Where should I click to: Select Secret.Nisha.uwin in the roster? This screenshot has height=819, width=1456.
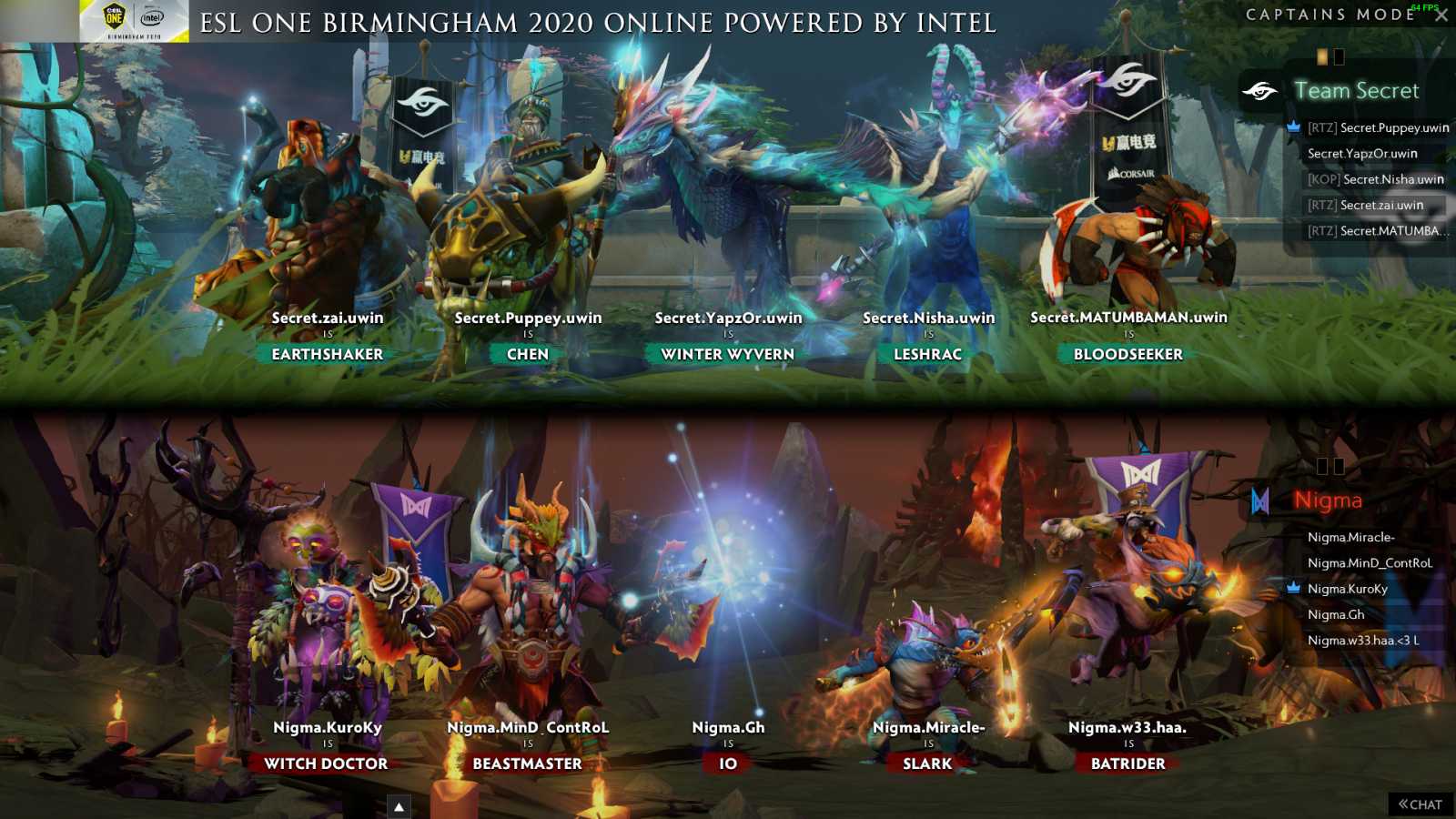click(1374, 179)
